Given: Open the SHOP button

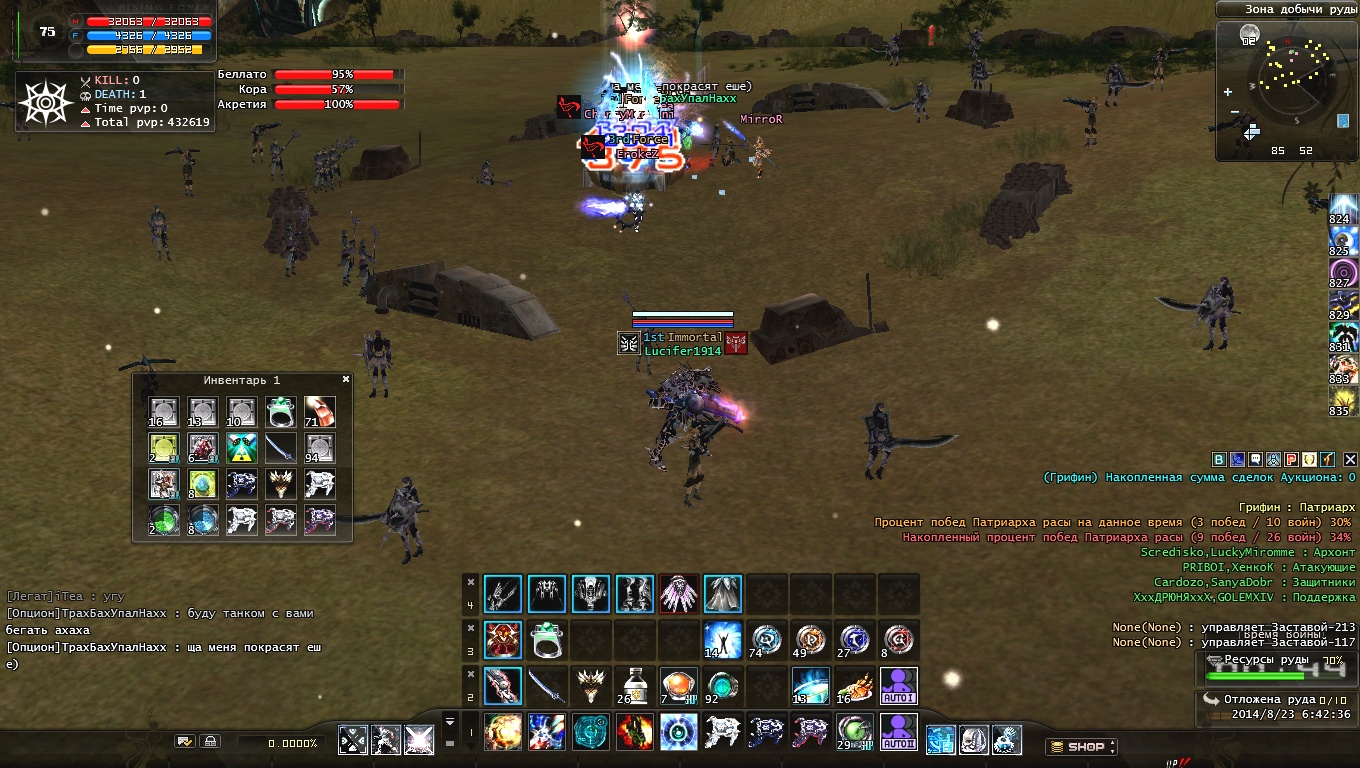Looking at the screenshot, I should (1081, 746).
